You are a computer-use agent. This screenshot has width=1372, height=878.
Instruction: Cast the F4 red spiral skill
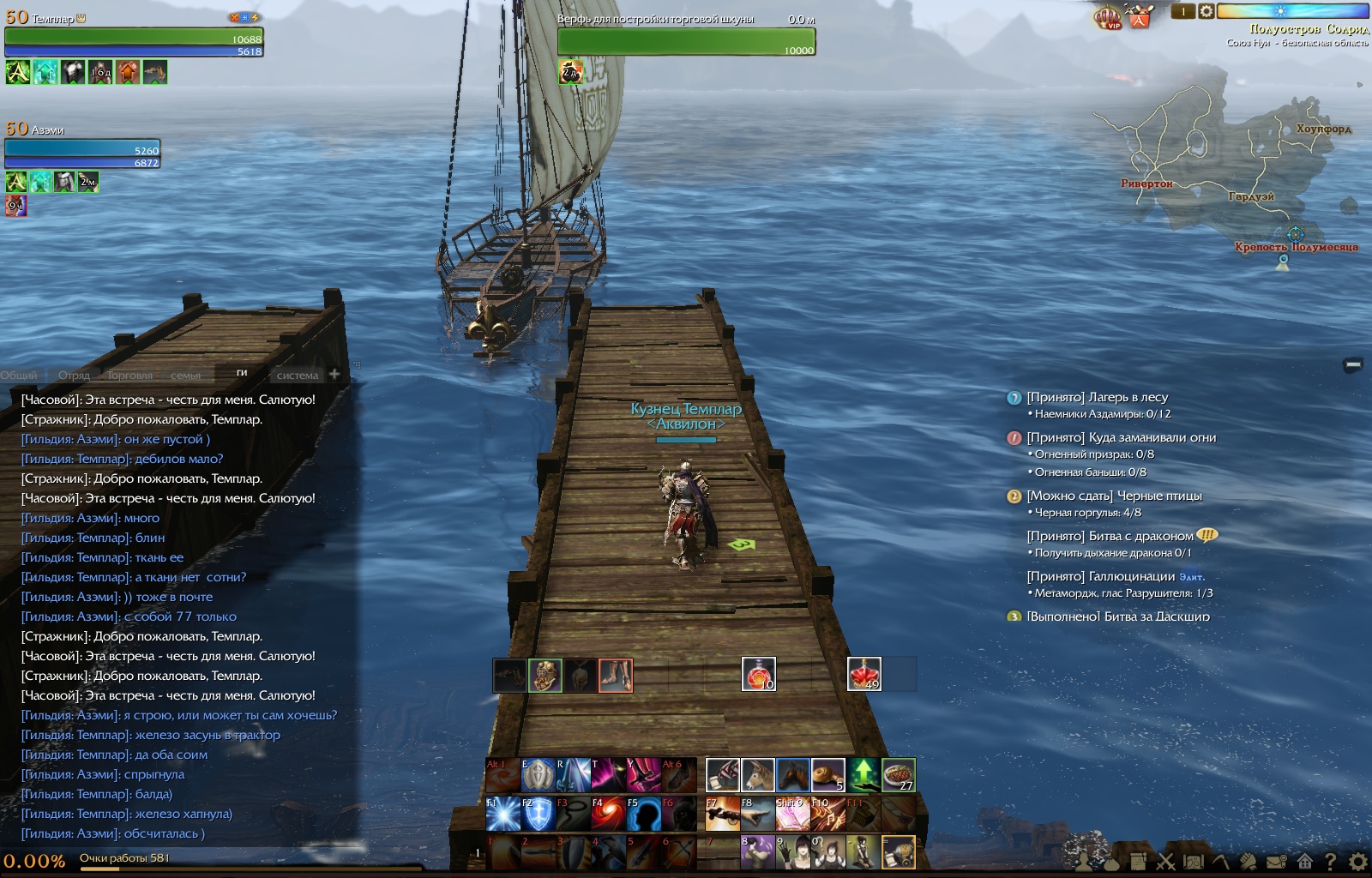(x=608, y=814)
